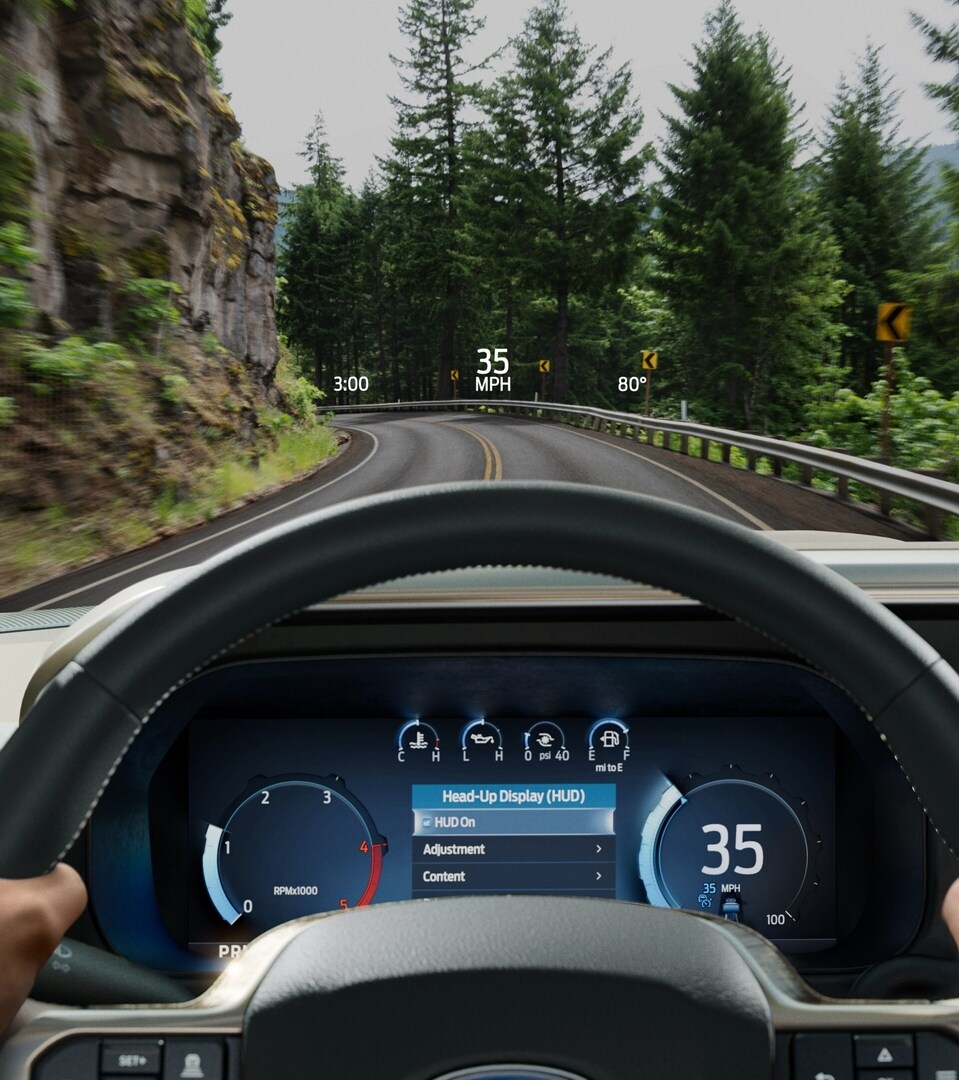Open the Content submenu
The image size is (959, 1080).
(x=513, y=876)
